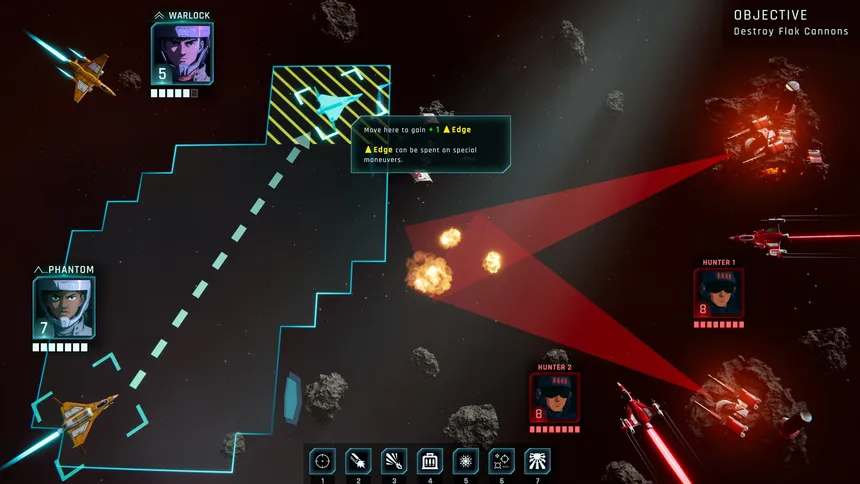Use the starburst ability icon
This screenshot has height=484, width=860.
pos(466,460)
